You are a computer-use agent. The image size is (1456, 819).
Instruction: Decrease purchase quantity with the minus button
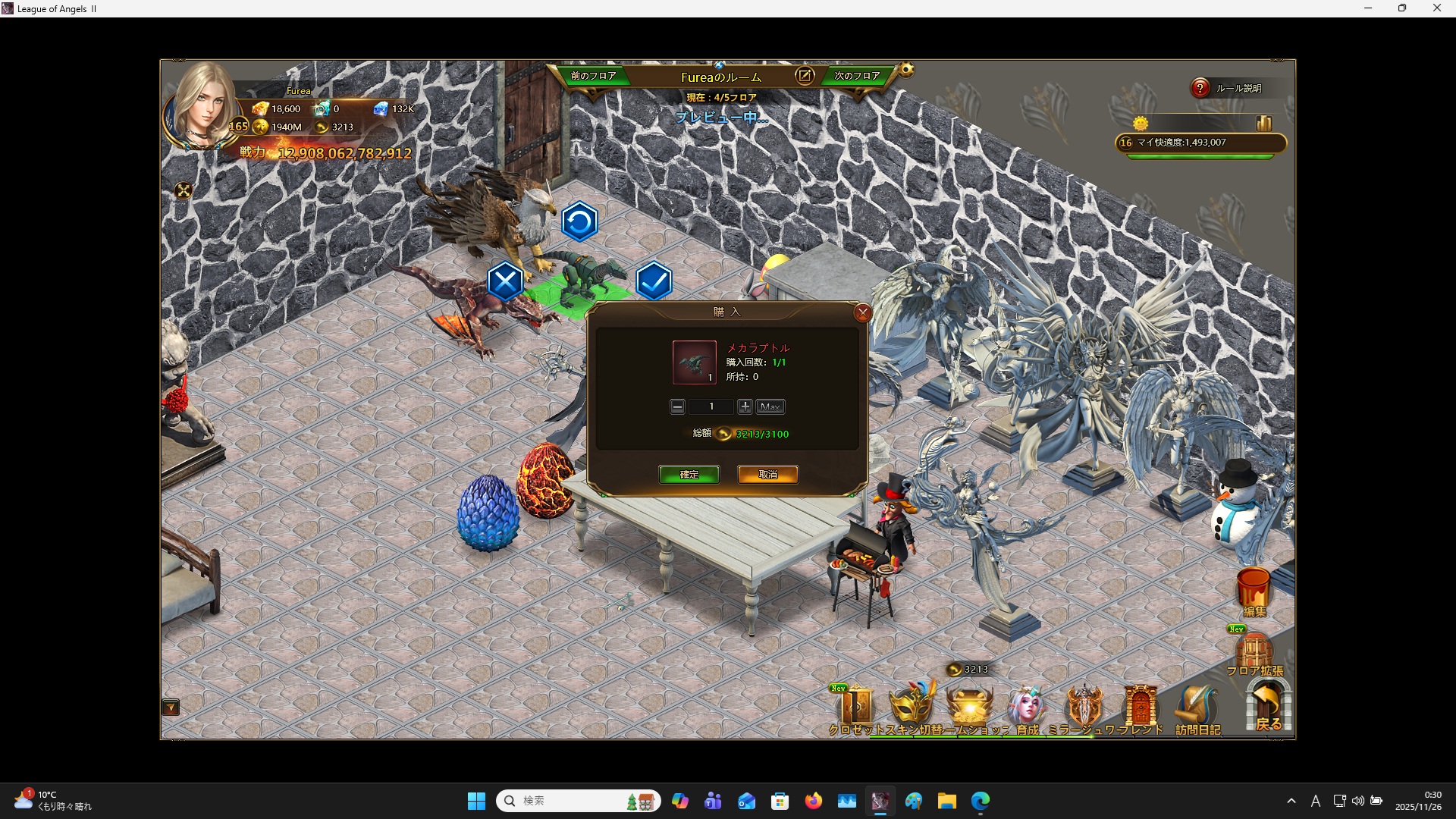pos(677,407)
